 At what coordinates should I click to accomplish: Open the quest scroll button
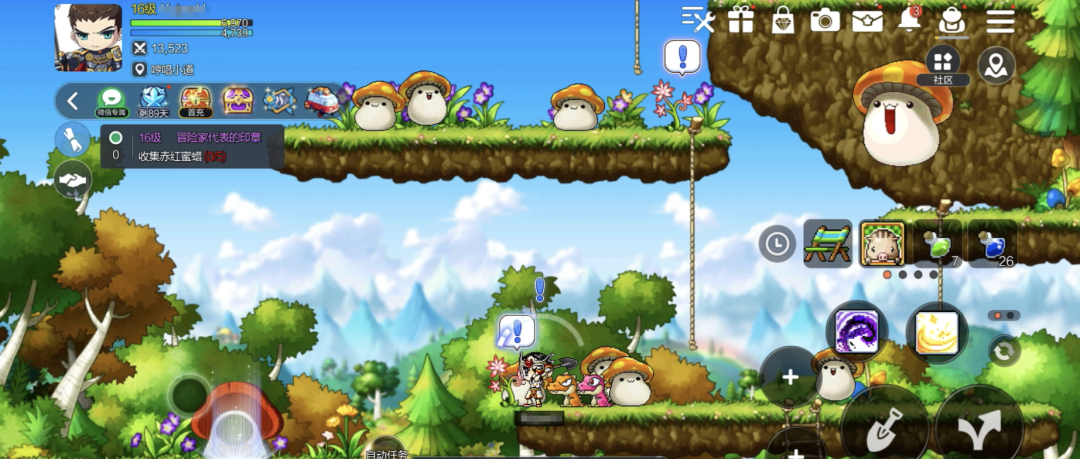click(x=73, y=140)
